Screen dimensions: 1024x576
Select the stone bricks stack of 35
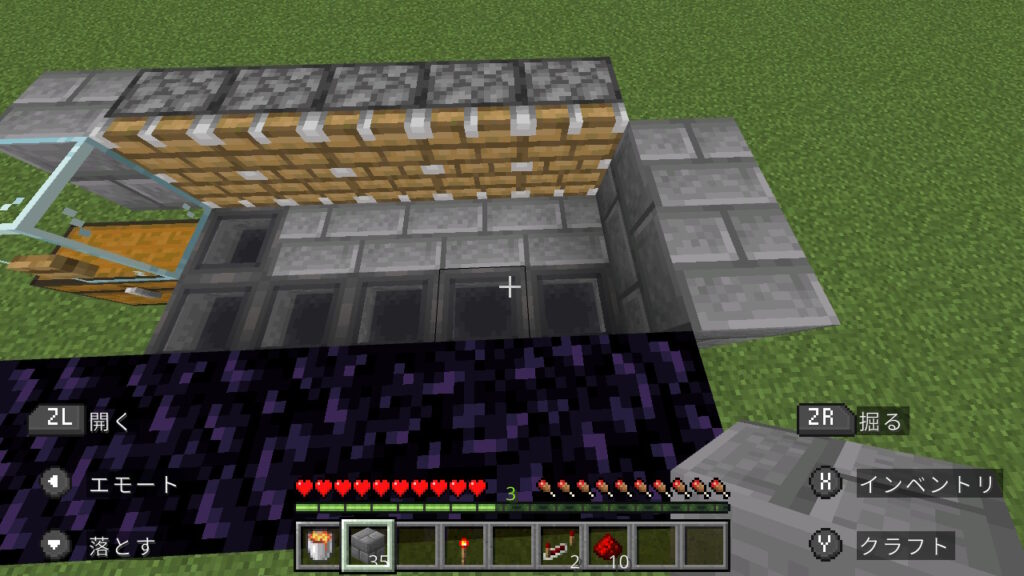(x=368, y=546)
